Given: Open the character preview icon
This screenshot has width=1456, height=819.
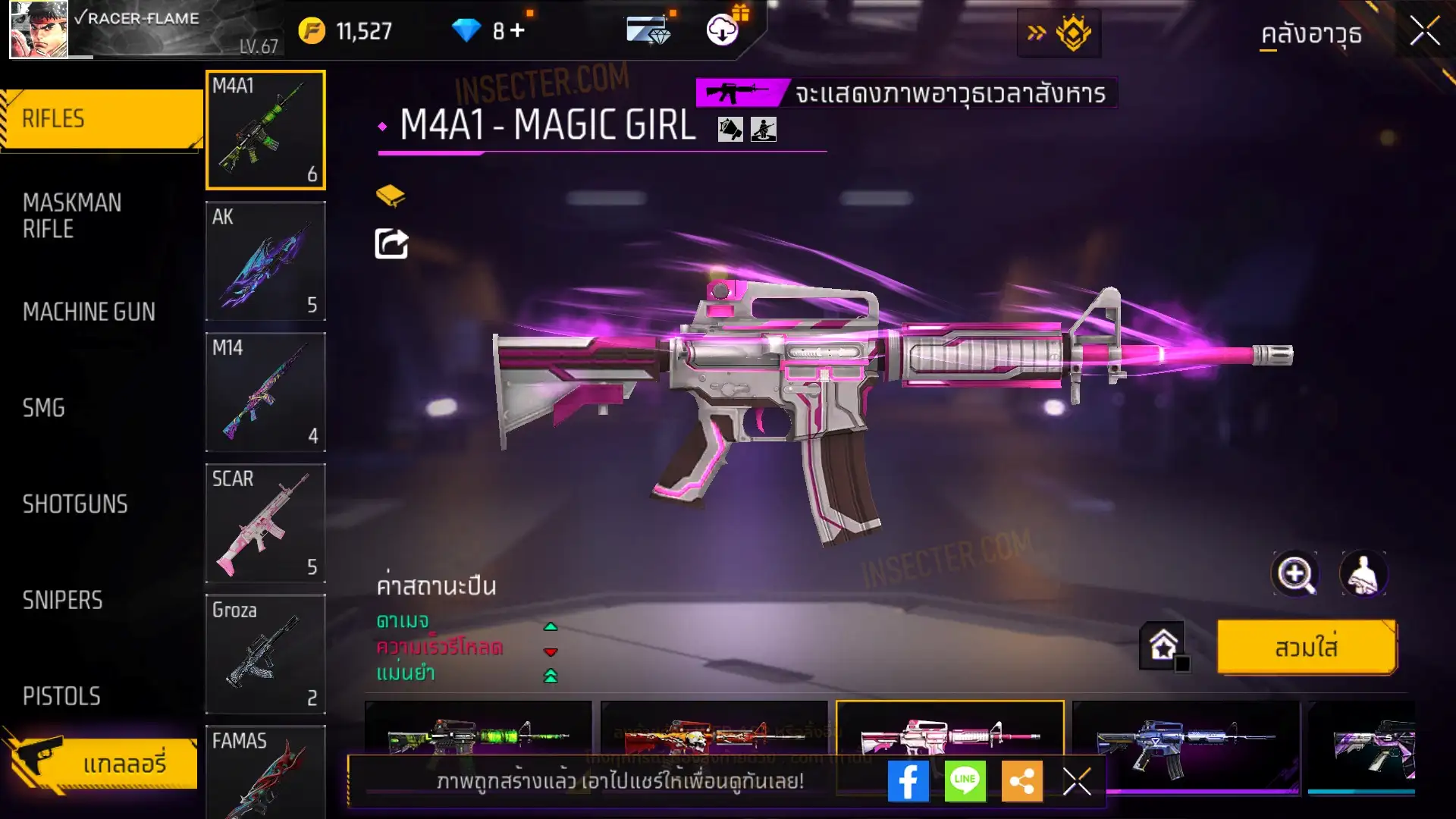Looking at the screenshot, I should tap(1363, 574).
